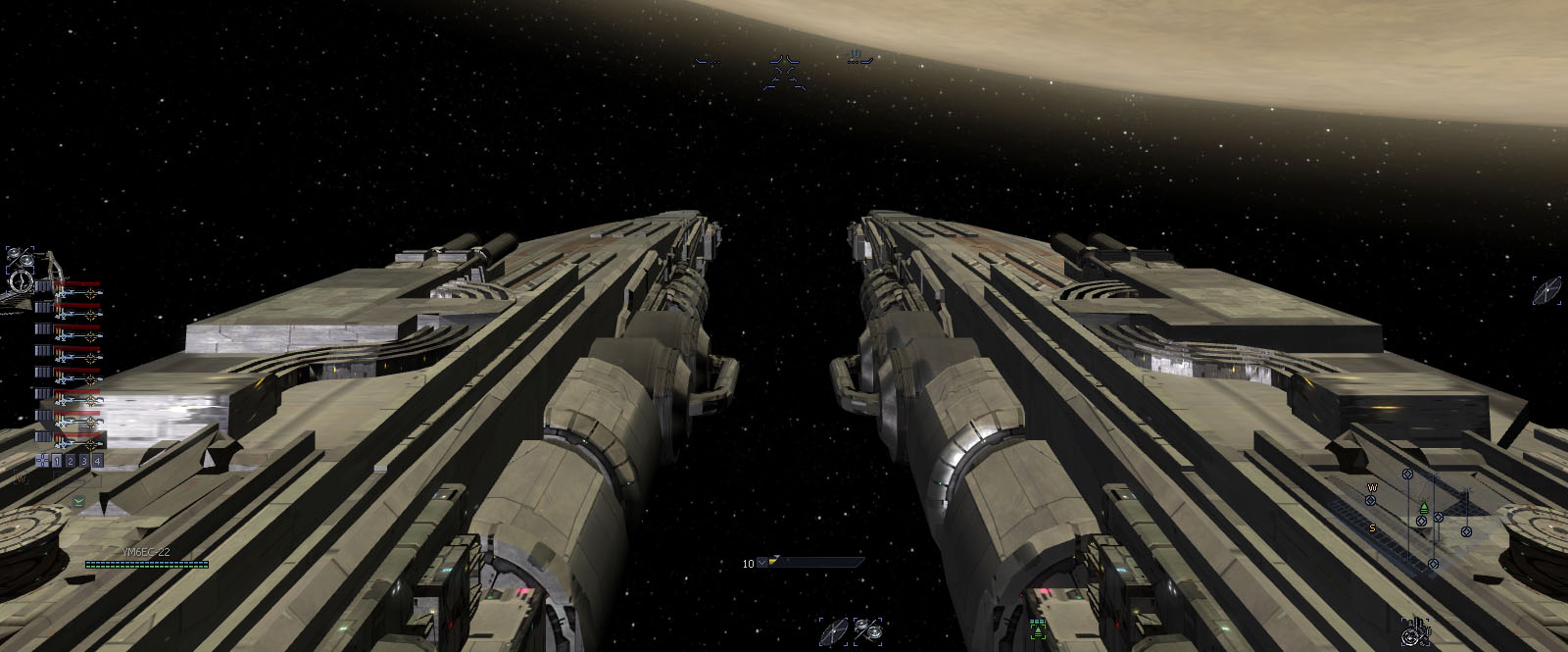Expand the green chevron arrow below the ship list
Viewport: 1568px width, 652px height.
[x=77, y=501]
